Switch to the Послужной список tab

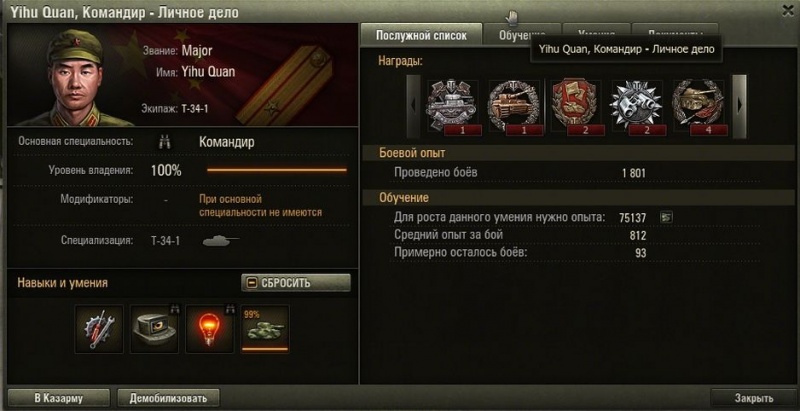(421, 34)
